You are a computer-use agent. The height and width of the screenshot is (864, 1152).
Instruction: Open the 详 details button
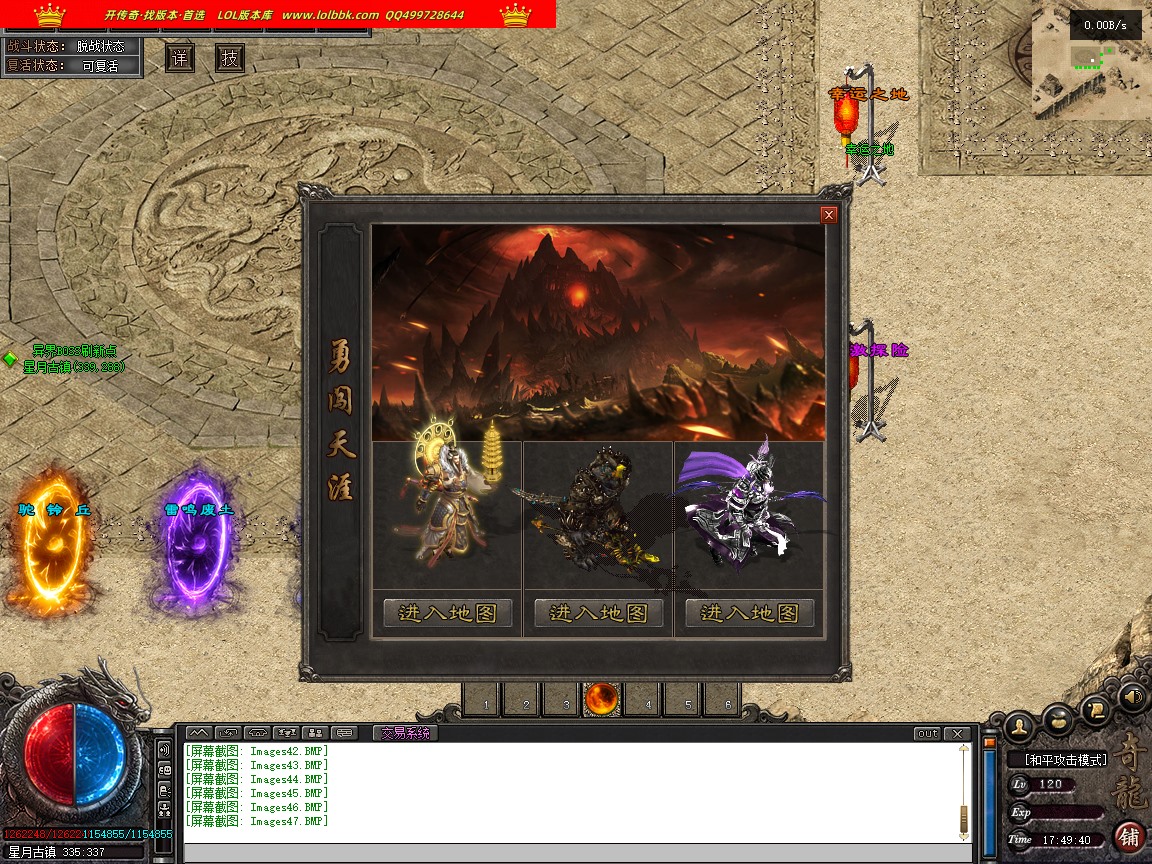click(x=180, y=59)
